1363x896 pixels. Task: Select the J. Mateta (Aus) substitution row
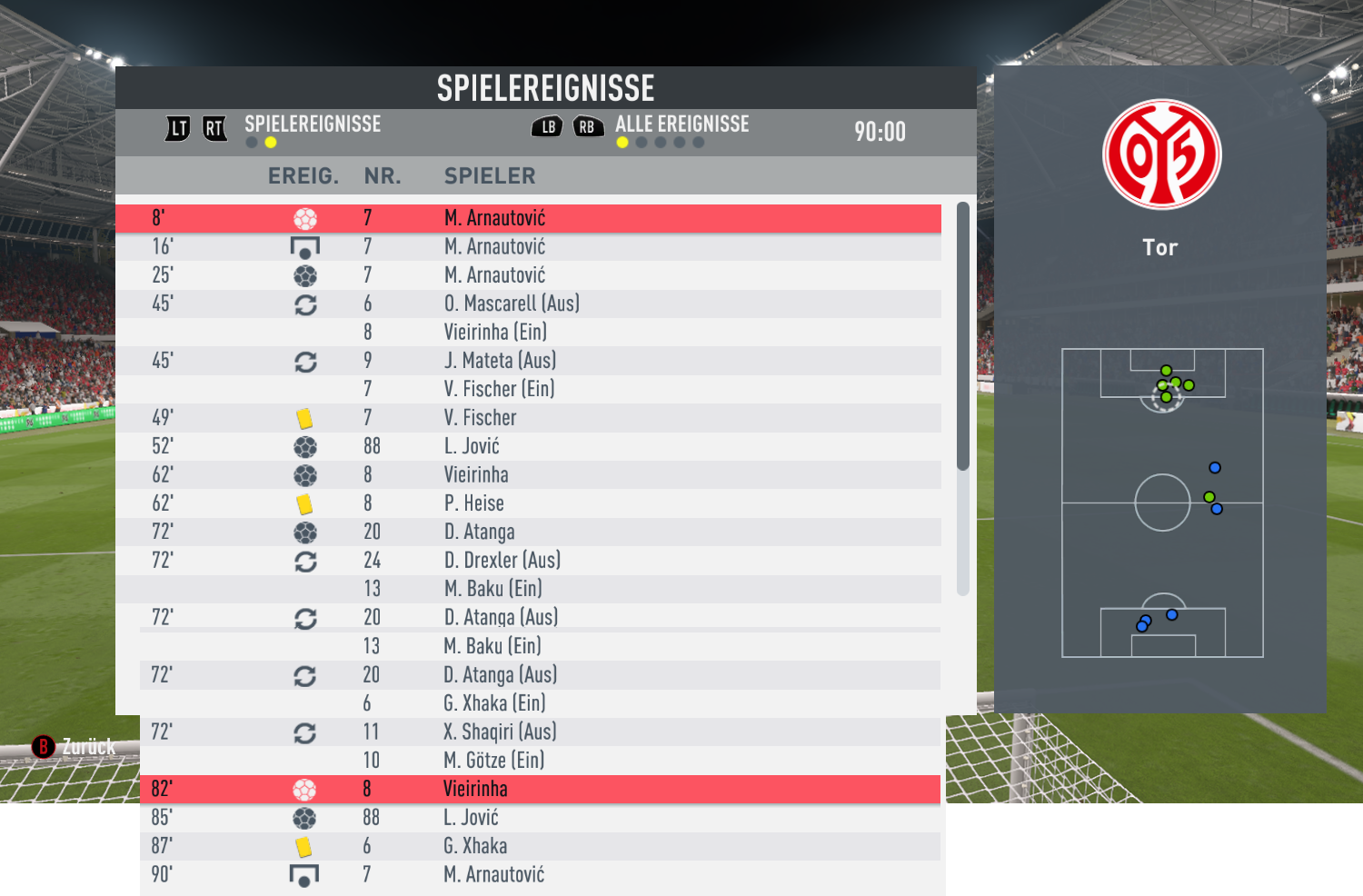coord(528,361)
